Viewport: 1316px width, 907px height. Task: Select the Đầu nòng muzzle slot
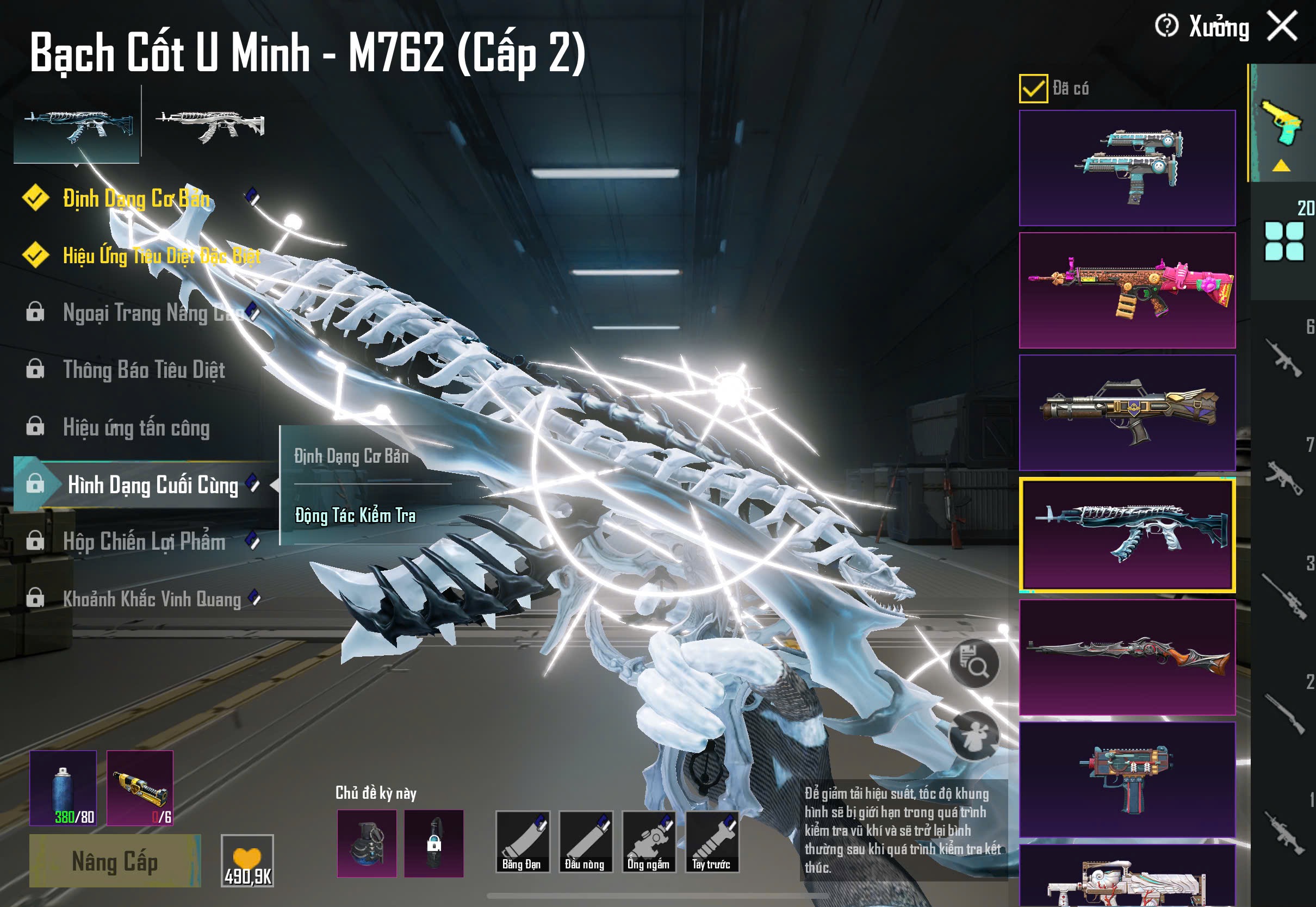[x=585, y=842]
